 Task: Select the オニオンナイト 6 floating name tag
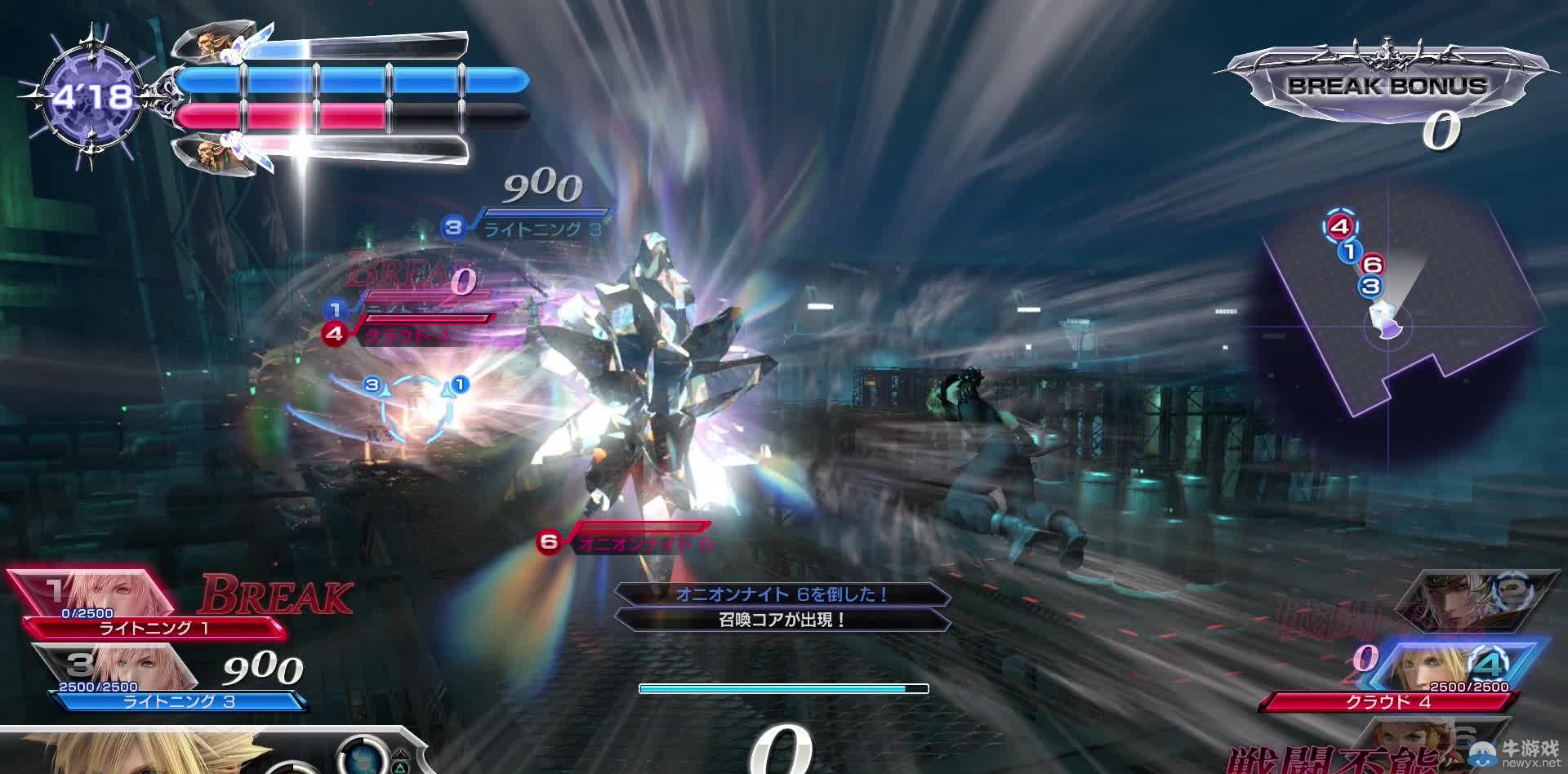click(637, 542)
